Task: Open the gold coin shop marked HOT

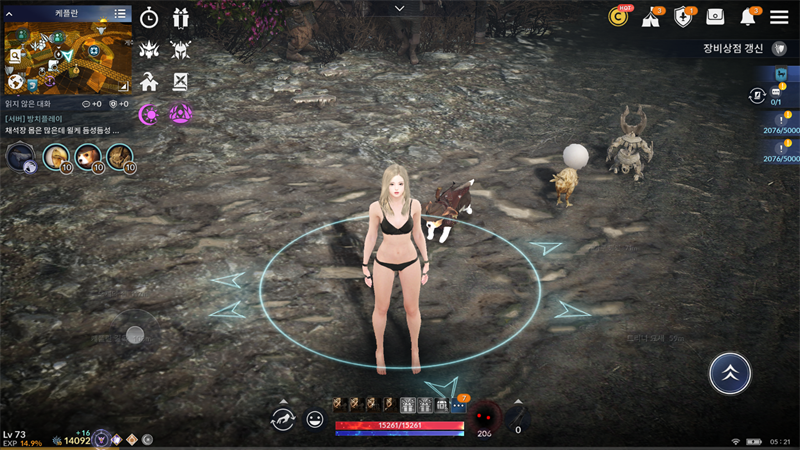Action: pyautogui.click(x=619, y=17)
